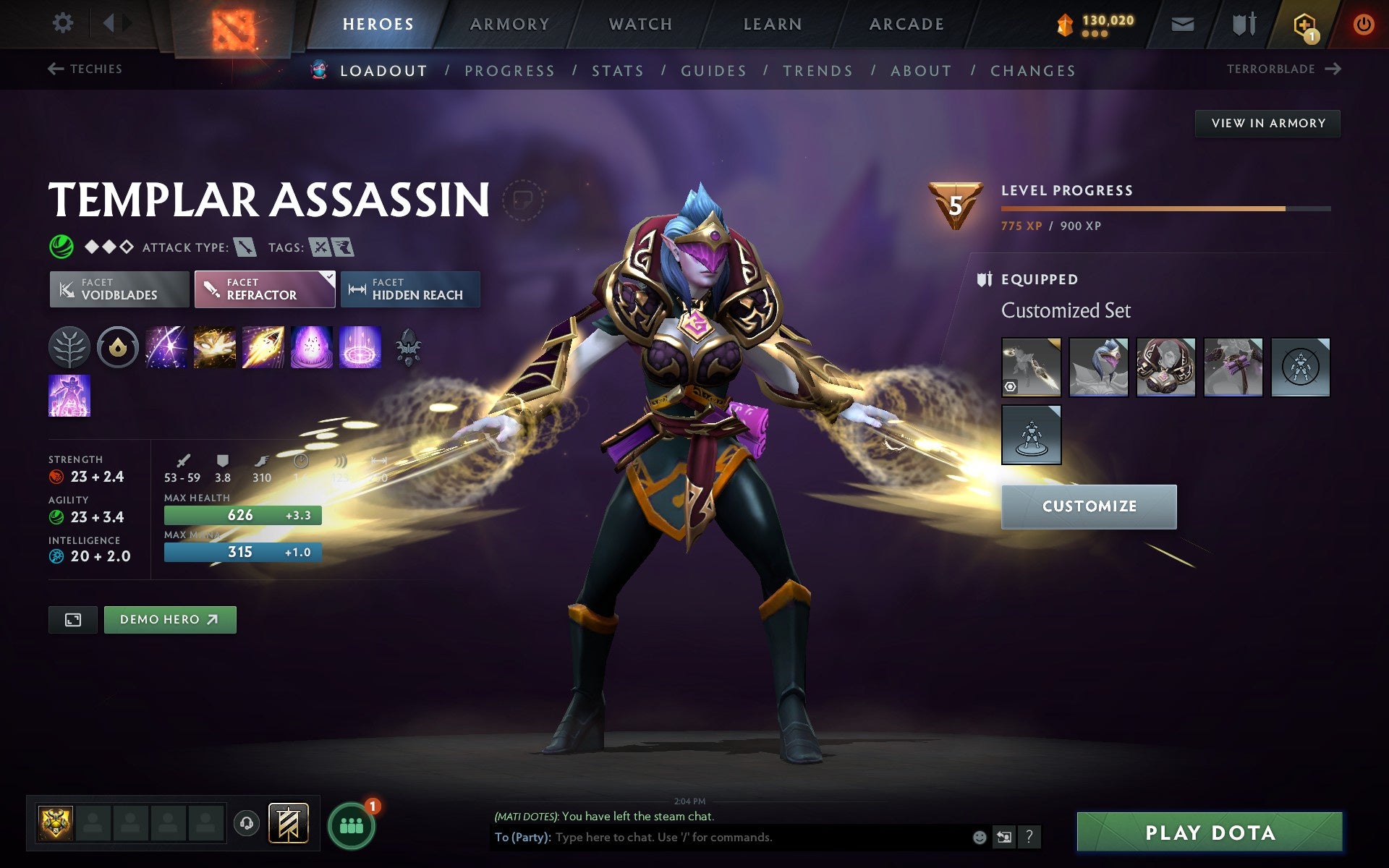Click the CUSTOMIZE button

[x=1088, y=506]
